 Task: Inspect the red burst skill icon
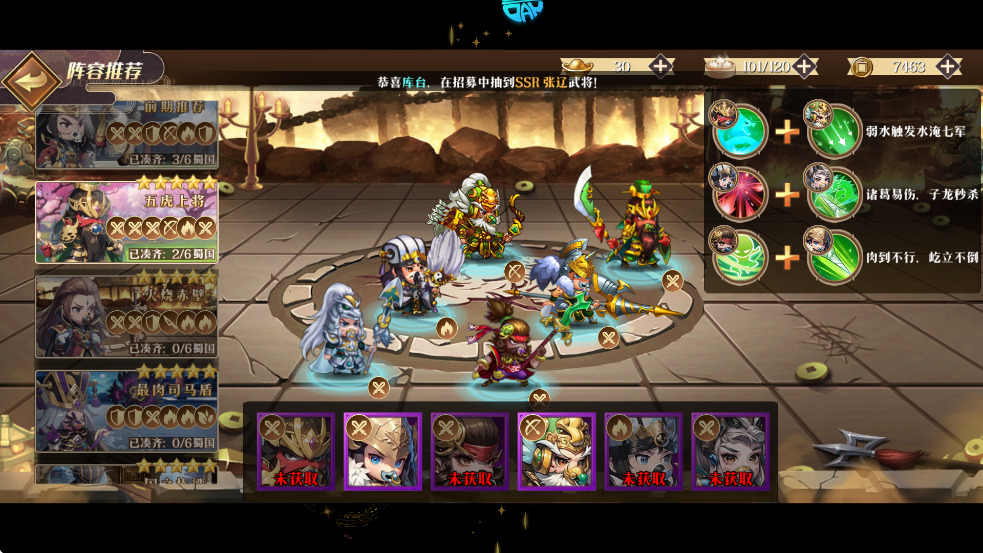tap(740, 193)
